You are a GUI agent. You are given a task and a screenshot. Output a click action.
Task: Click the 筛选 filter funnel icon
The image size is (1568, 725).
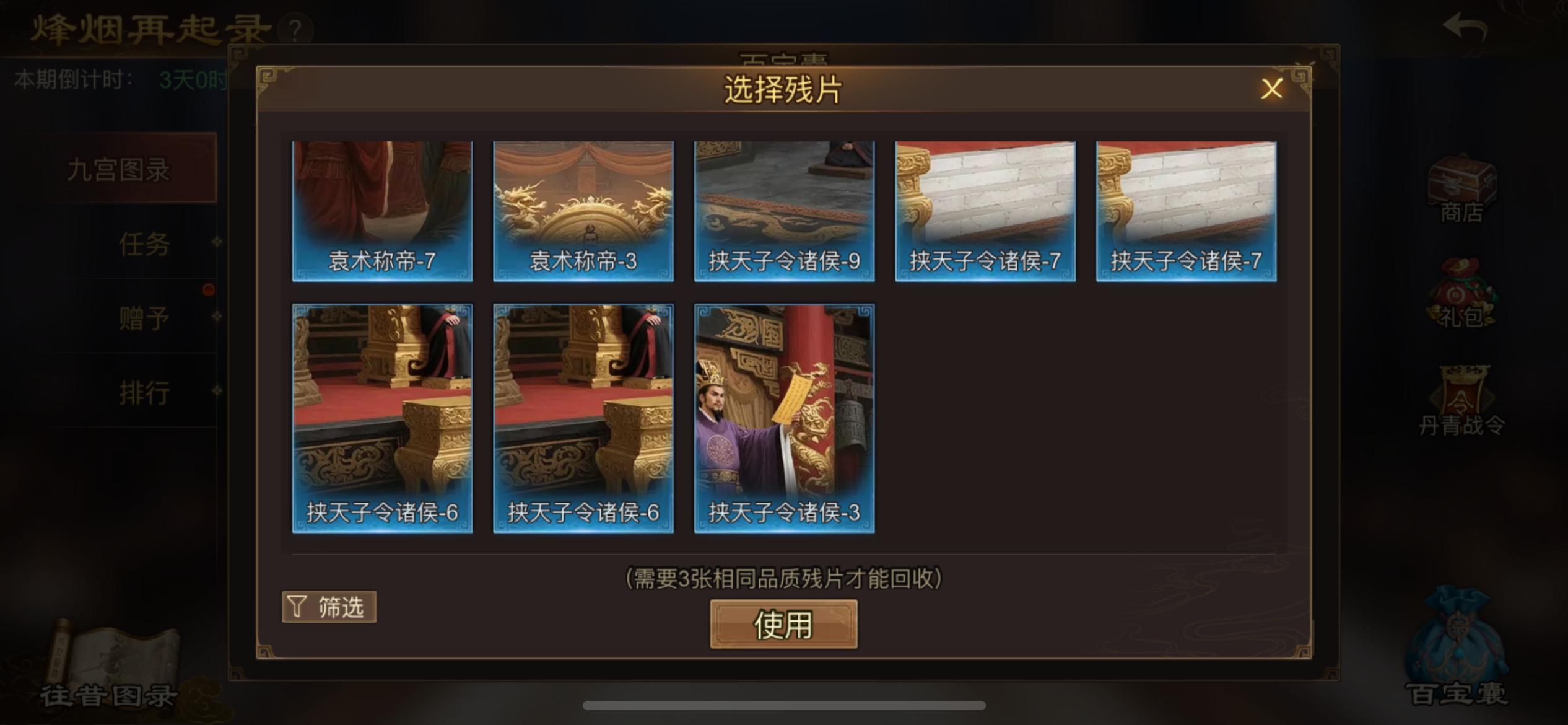point(297,607)
